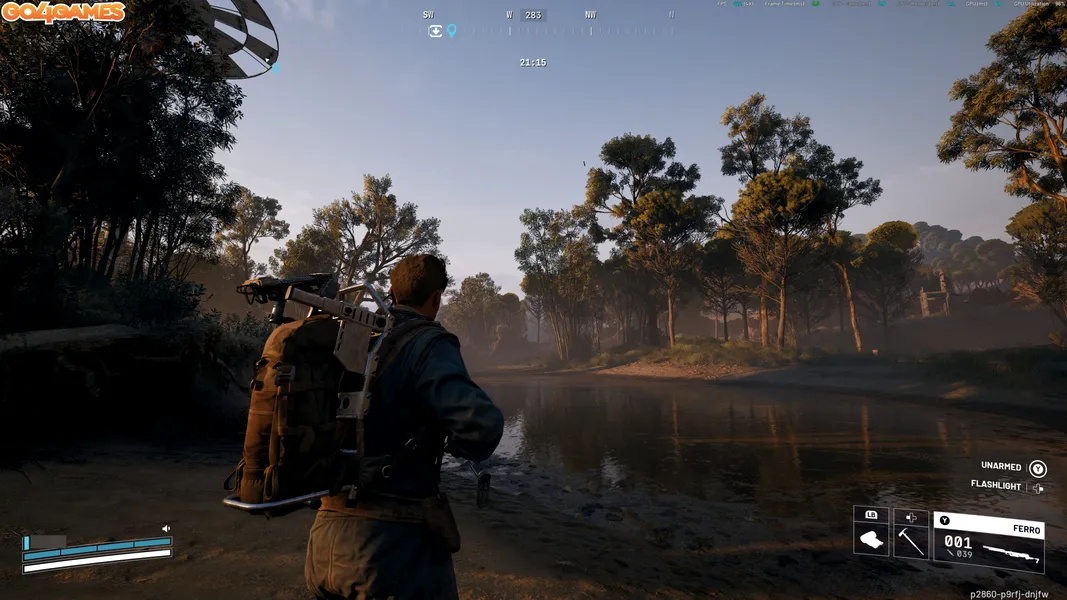
Task: Click the blue waypoint pin on compass
Action: 451,31
